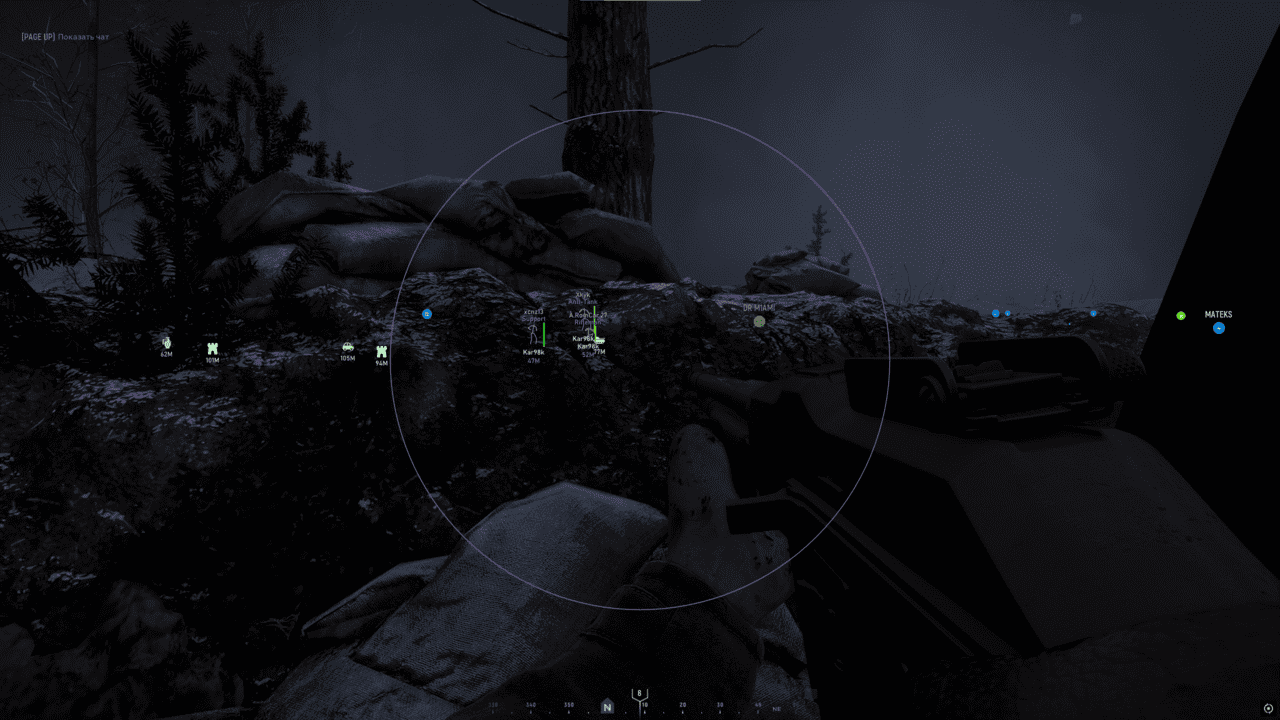Select the ammo crate marker at 62M

(x=165, y=343)
